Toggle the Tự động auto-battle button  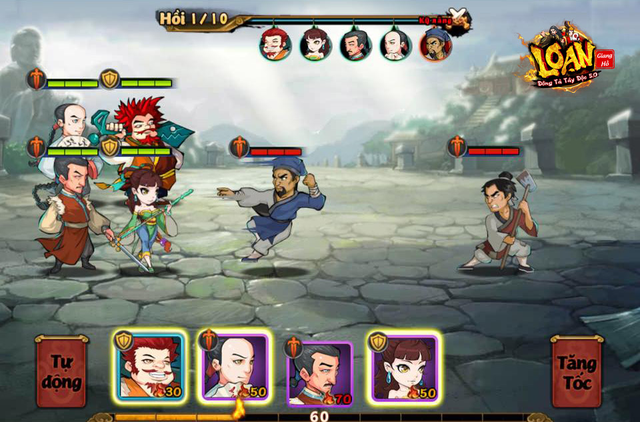click(61, 370)
